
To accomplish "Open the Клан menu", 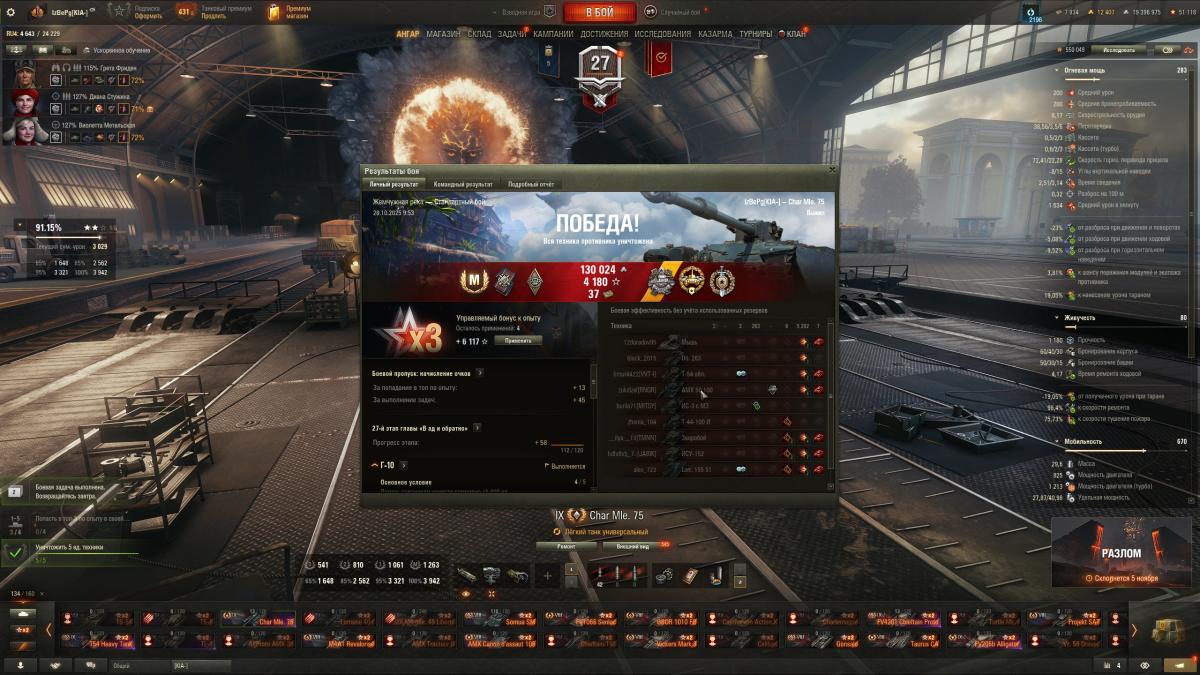I will 795,33.
